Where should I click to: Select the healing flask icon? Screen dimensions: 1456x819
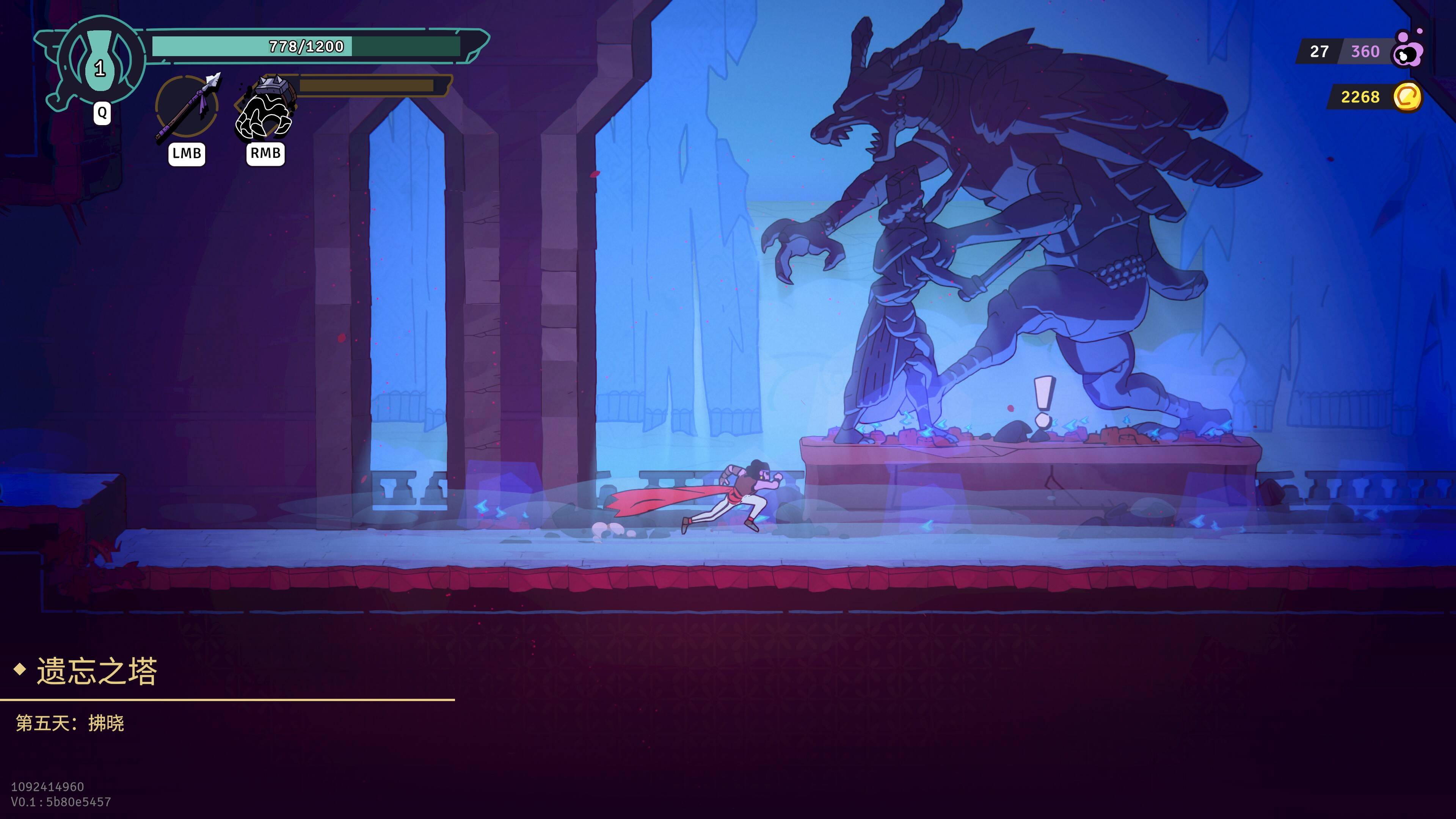point(100,61)
